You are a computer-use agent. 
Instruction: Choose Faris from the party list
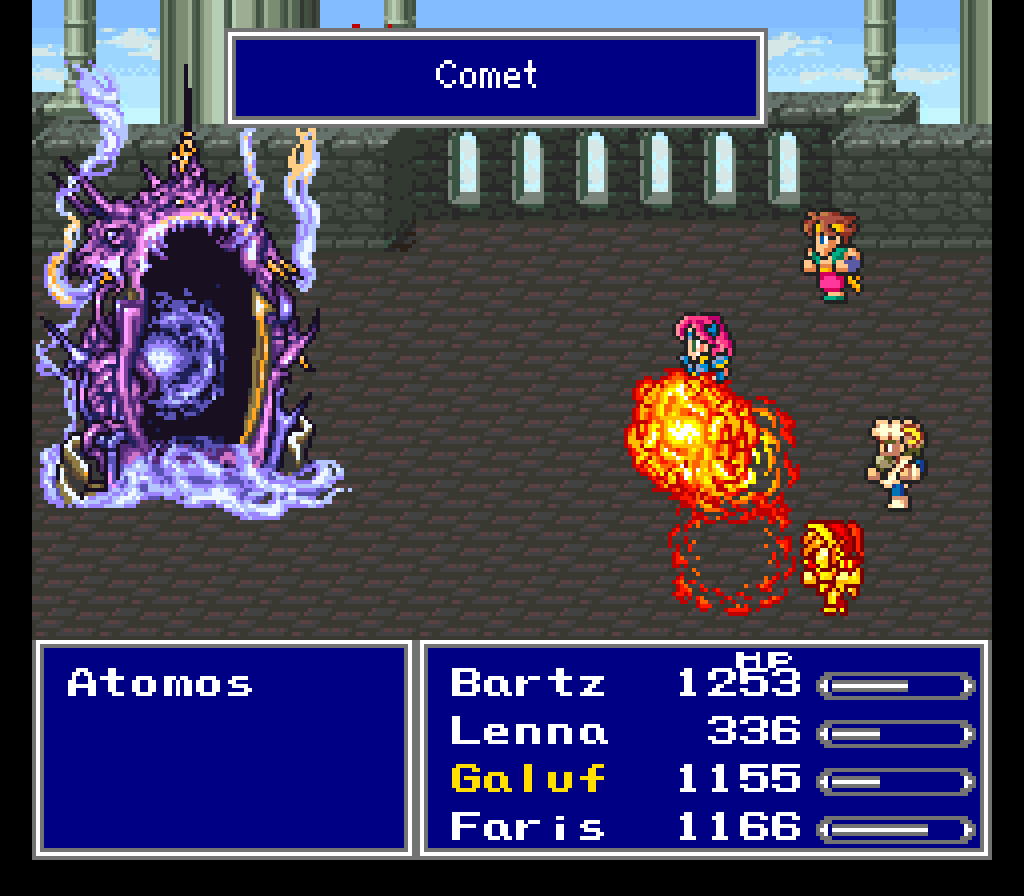(528, 827)
